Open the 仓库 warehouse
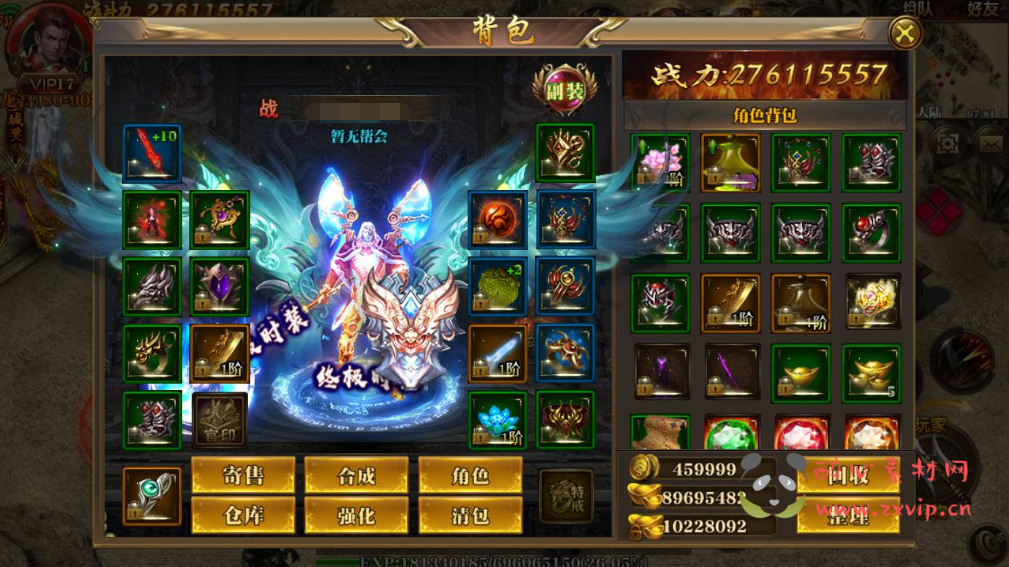This screenshot has height=567, width=1009. 243,516
